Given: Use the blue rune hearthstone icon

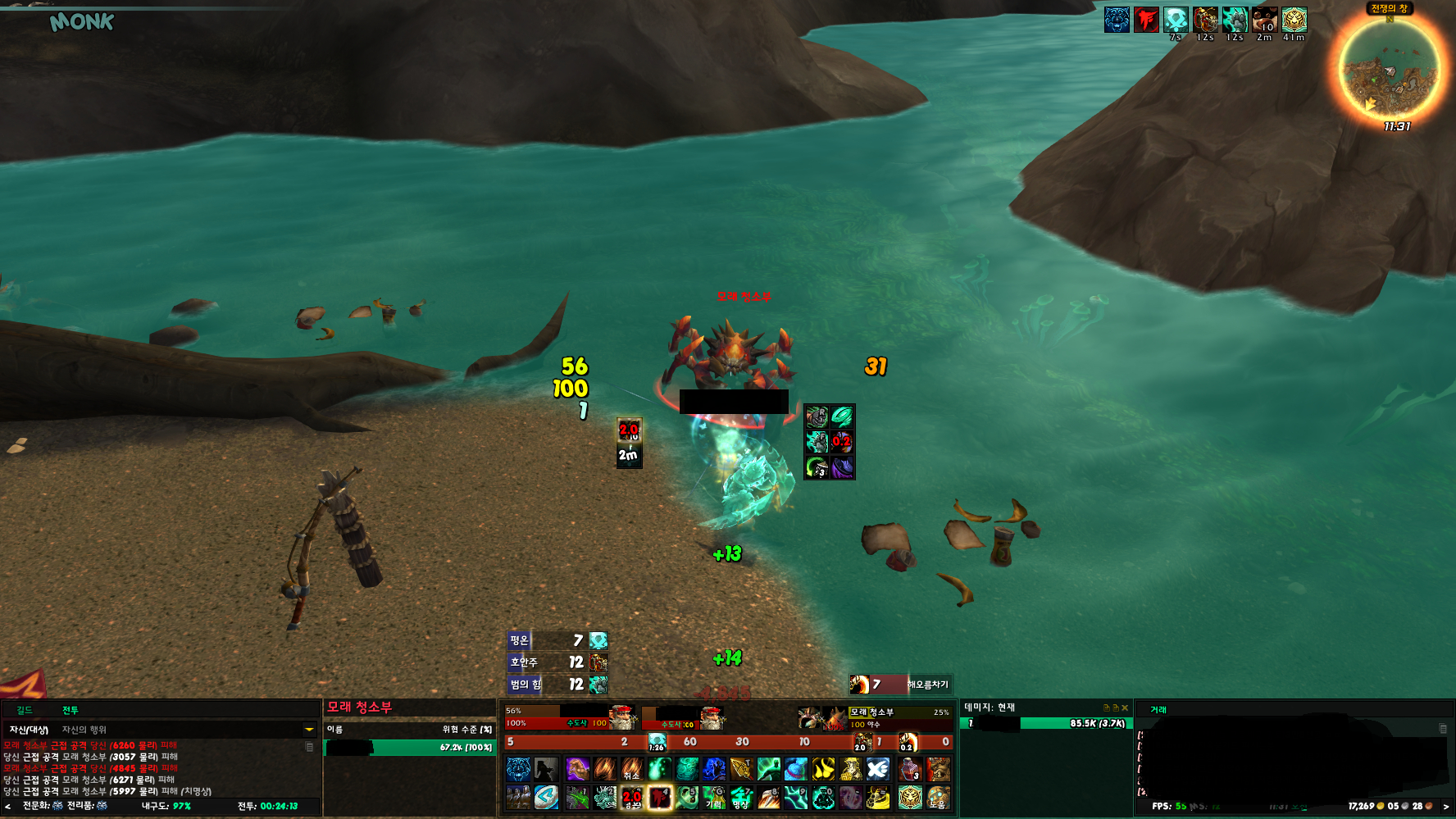Looking at the screenshot, I should [546, 797].
